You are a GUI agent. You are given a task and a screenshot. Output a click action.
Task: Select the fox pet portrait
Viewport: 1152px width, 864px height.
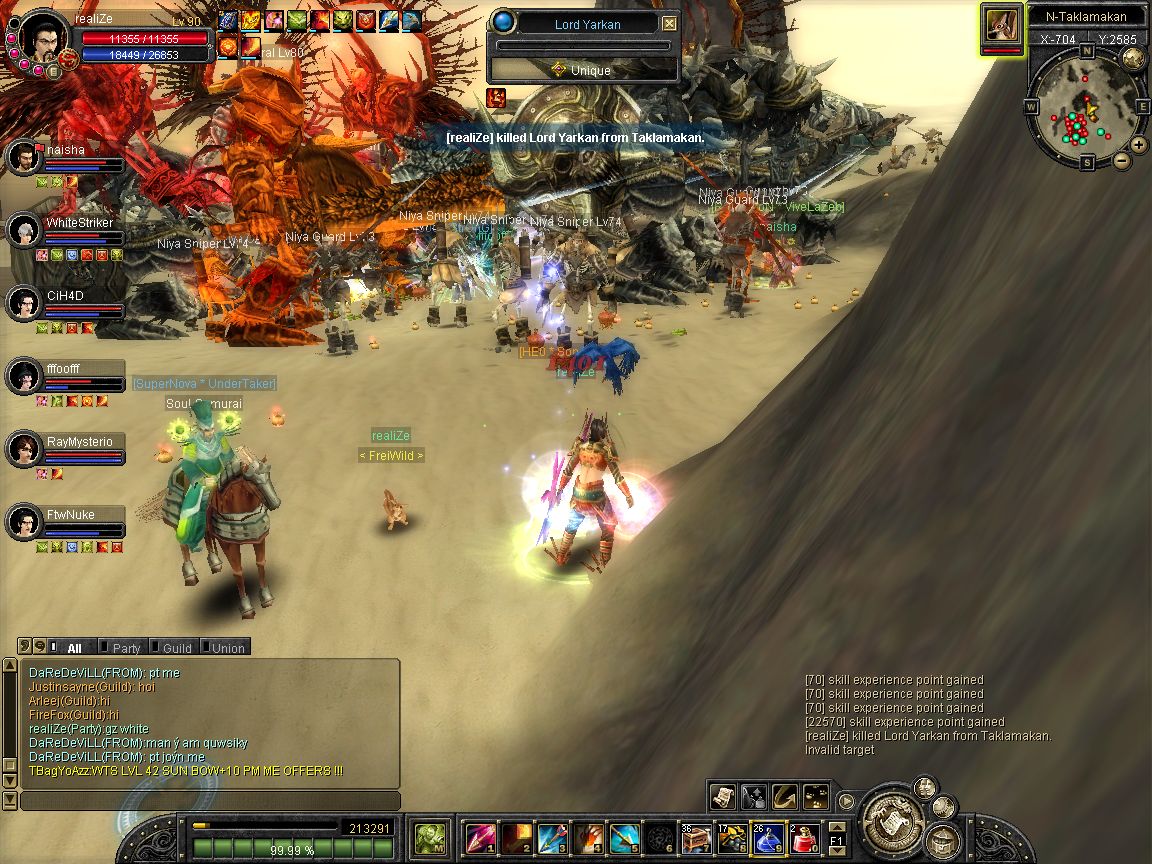click(x=1001, y=25)
